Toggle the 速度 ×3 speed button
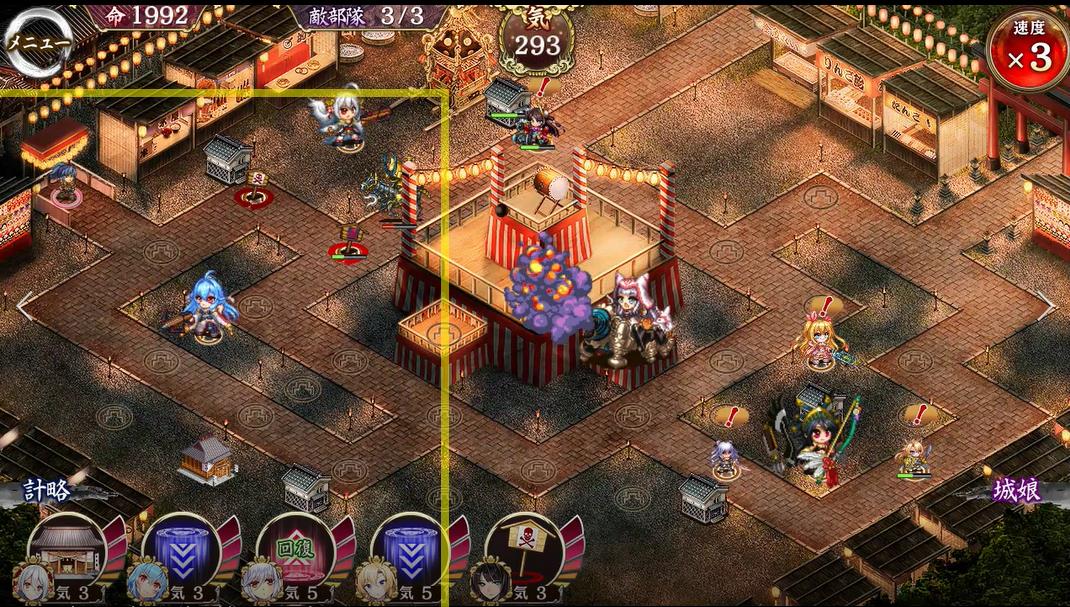This screenshot has height=607, width=1070. (1027, 52)
